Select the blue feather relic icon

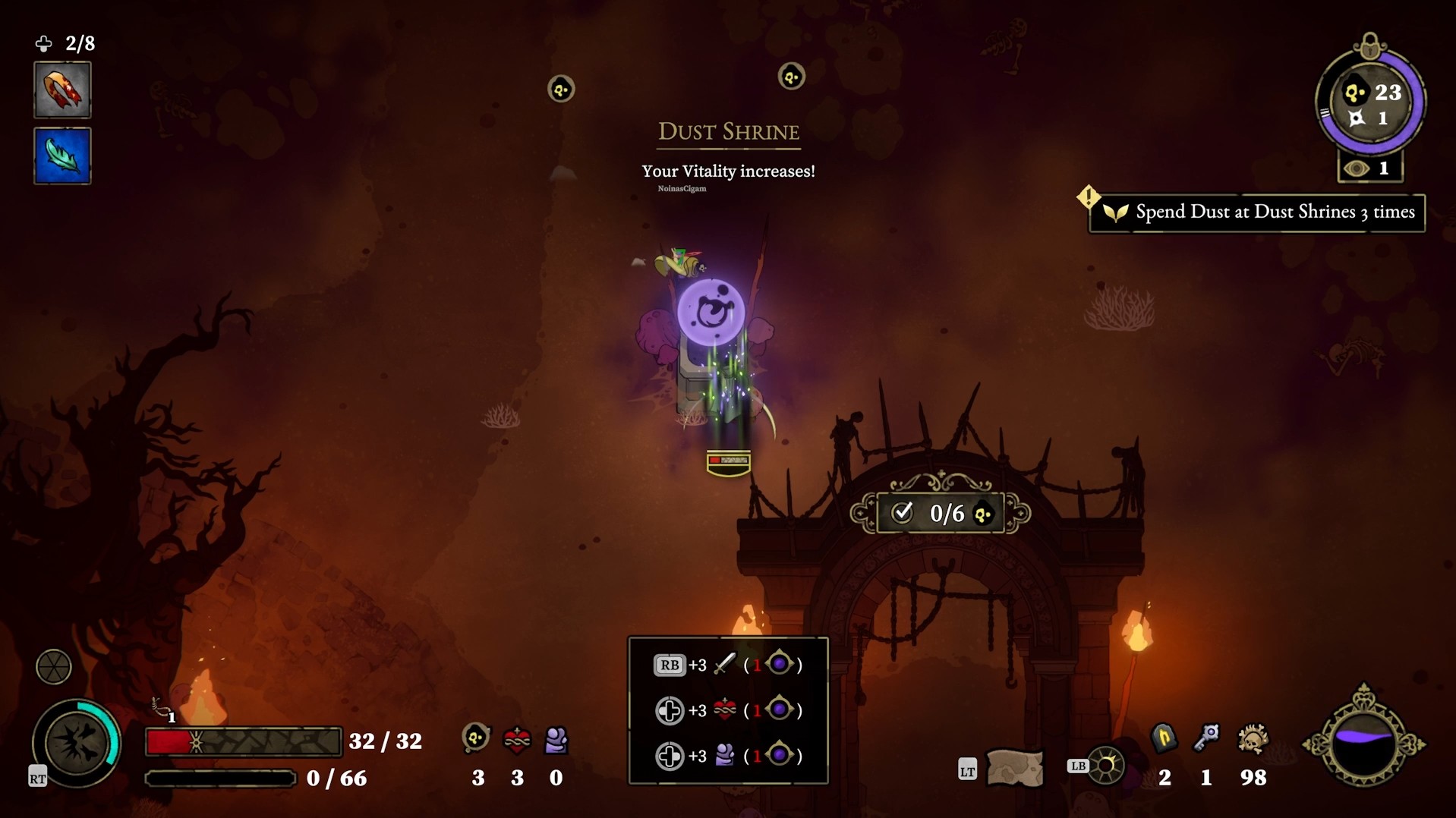click(62, 156)
